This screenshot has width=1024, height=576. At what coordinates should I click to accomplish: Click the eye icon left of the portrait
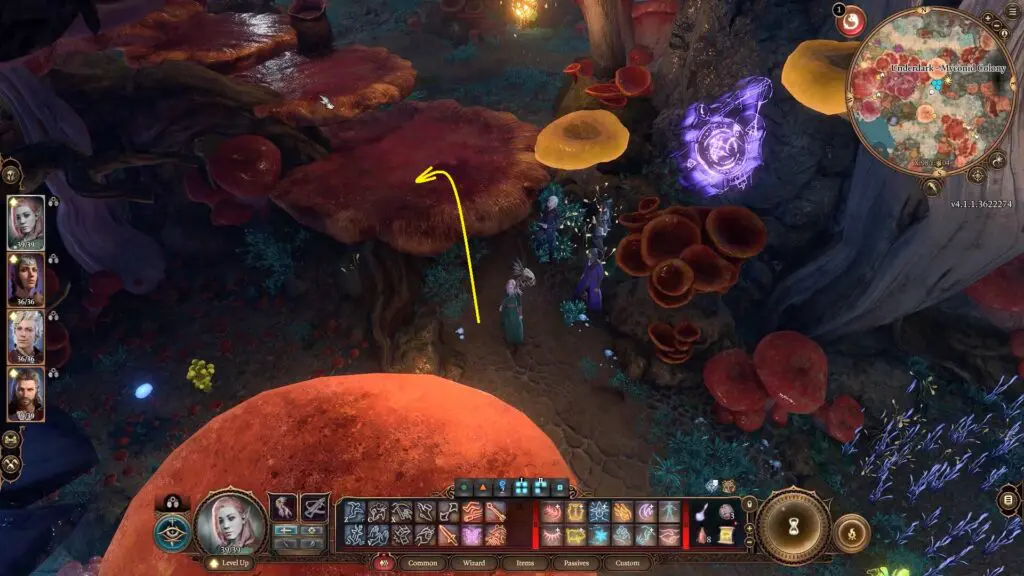(172, 532)
